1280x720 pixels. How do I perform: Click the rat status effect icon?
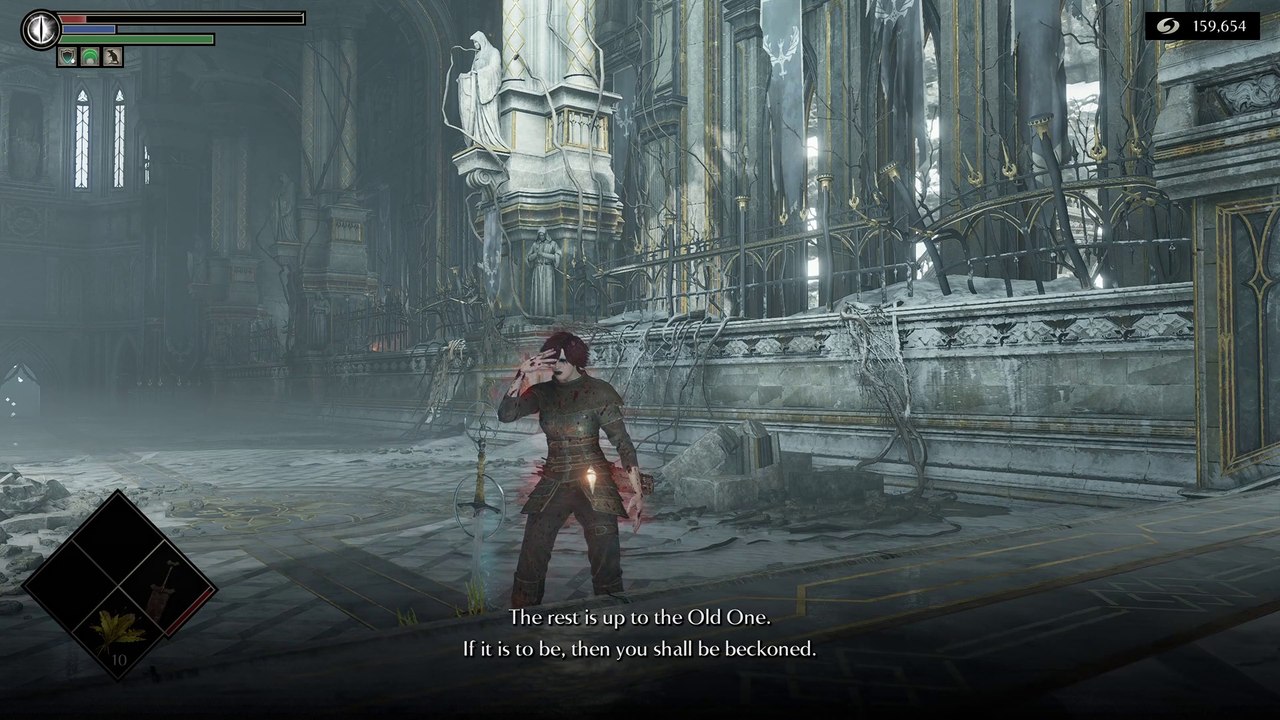coord(112,58)
